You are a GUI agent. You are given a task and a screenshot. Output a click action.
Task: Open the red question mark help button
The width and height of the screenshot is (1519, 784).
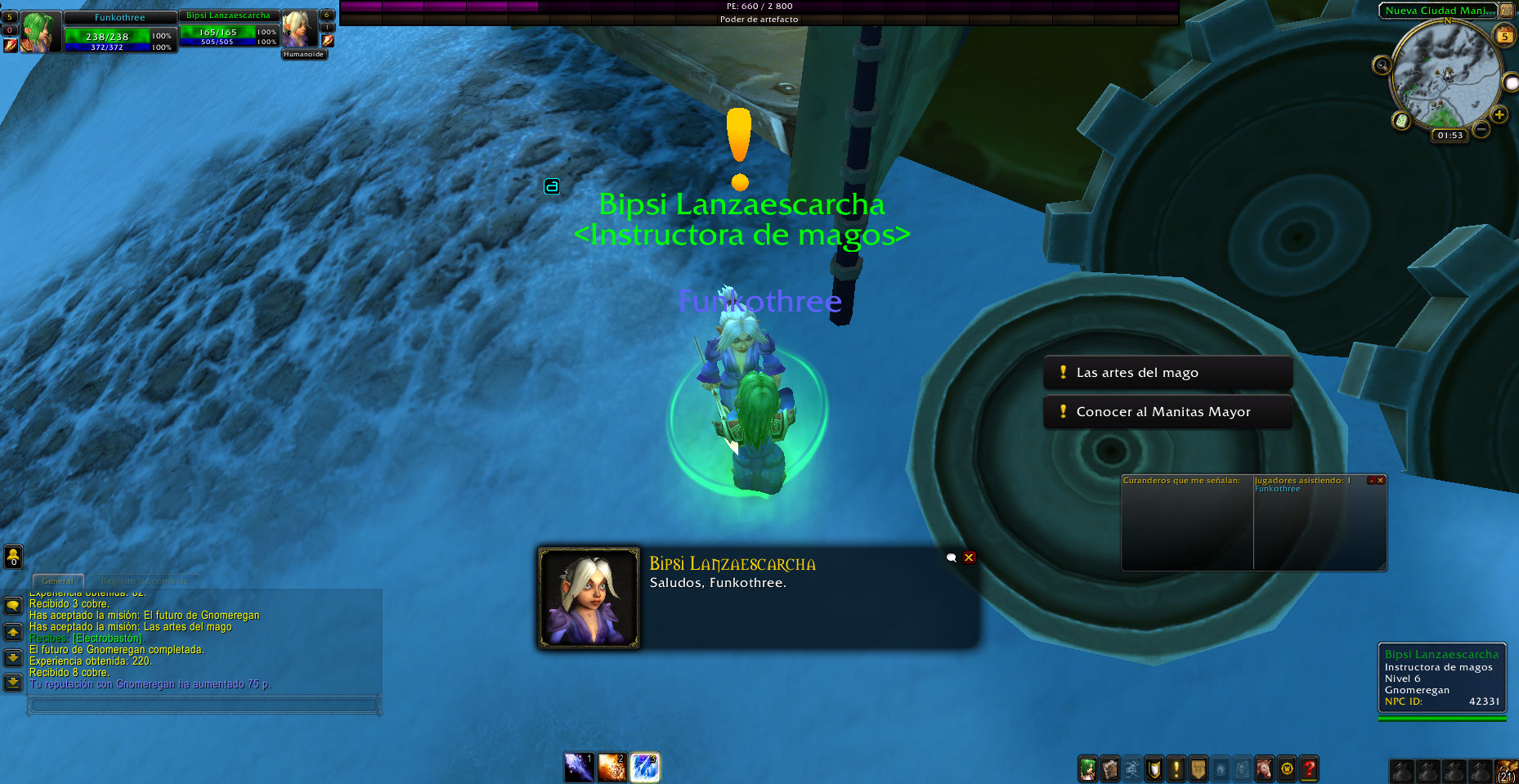pos(1309,768)
